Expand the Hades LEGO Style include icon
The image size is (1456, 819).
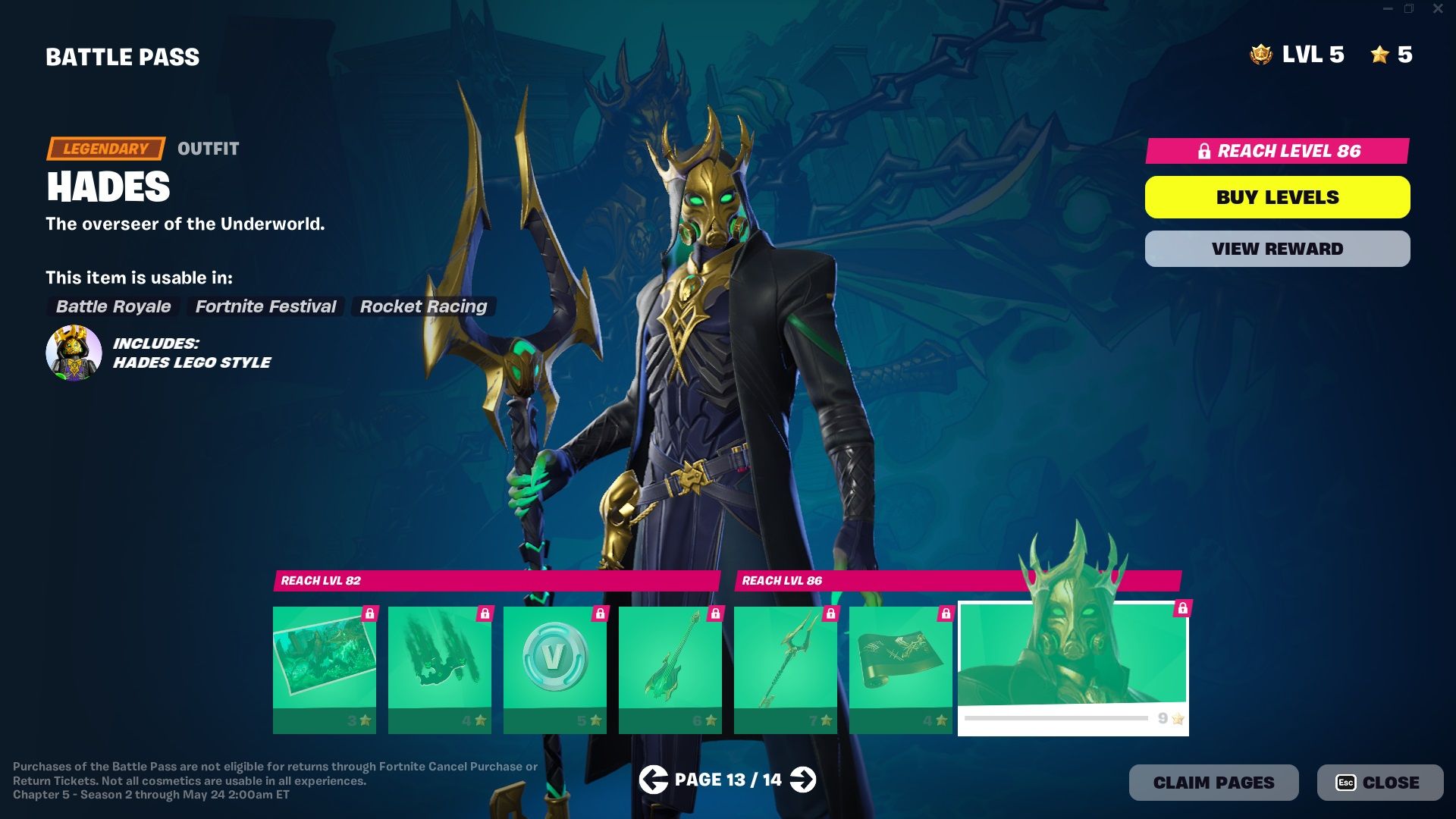[x=74, y=353]
